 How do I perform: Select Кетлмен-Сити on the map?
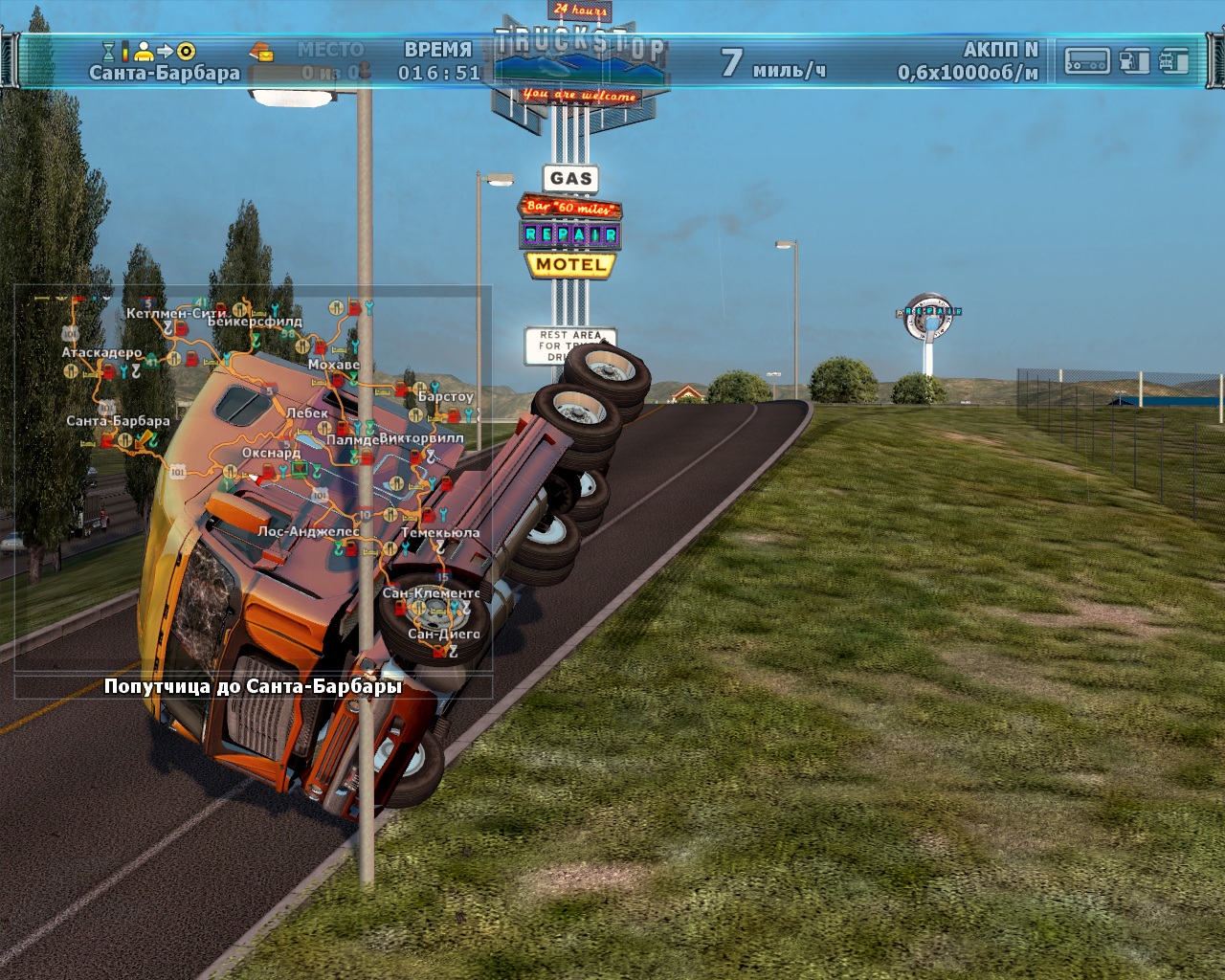[x=176, y=313]
